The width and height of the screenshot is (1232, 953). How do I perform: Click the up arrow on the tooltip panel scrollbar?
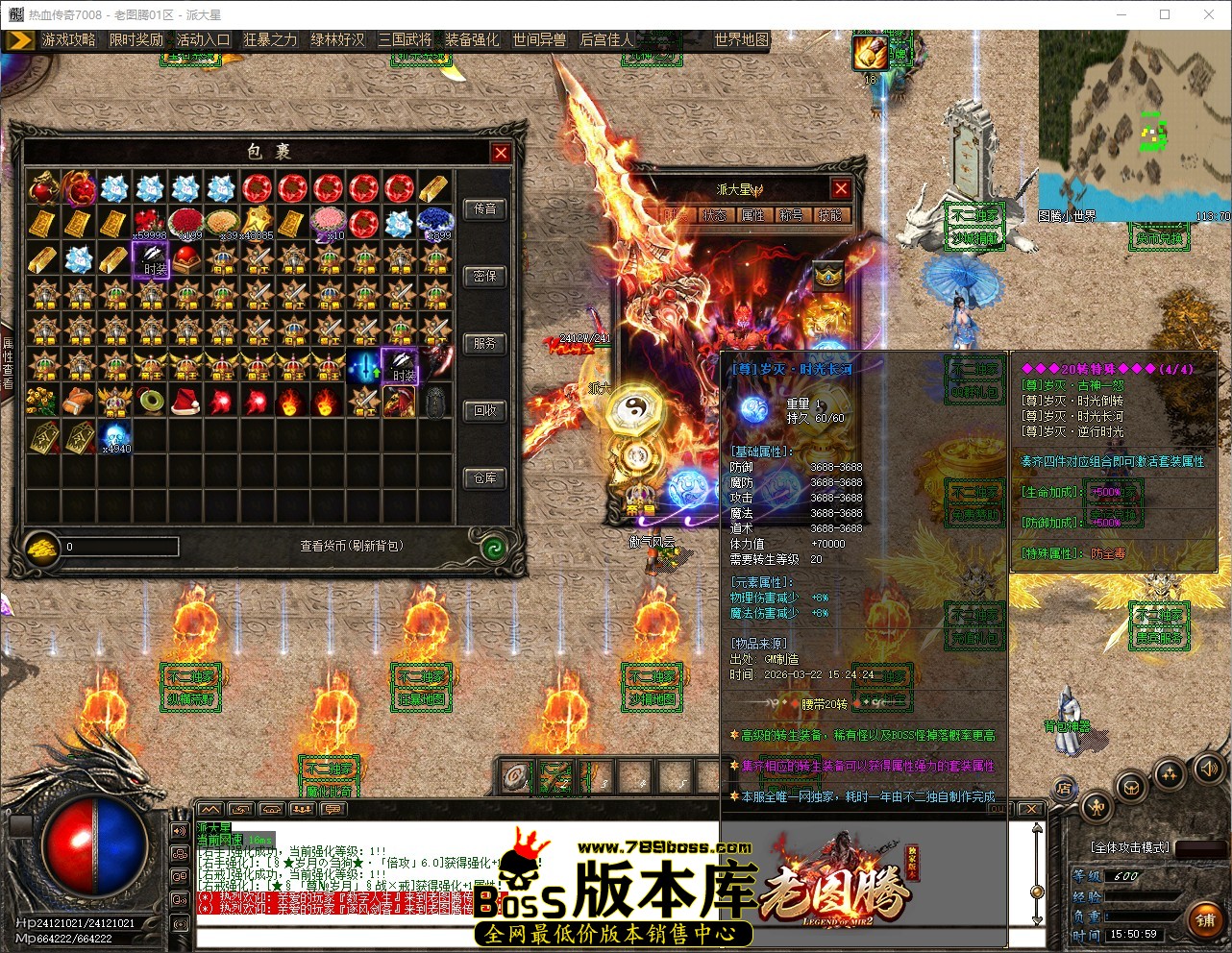pos(1036,828)
